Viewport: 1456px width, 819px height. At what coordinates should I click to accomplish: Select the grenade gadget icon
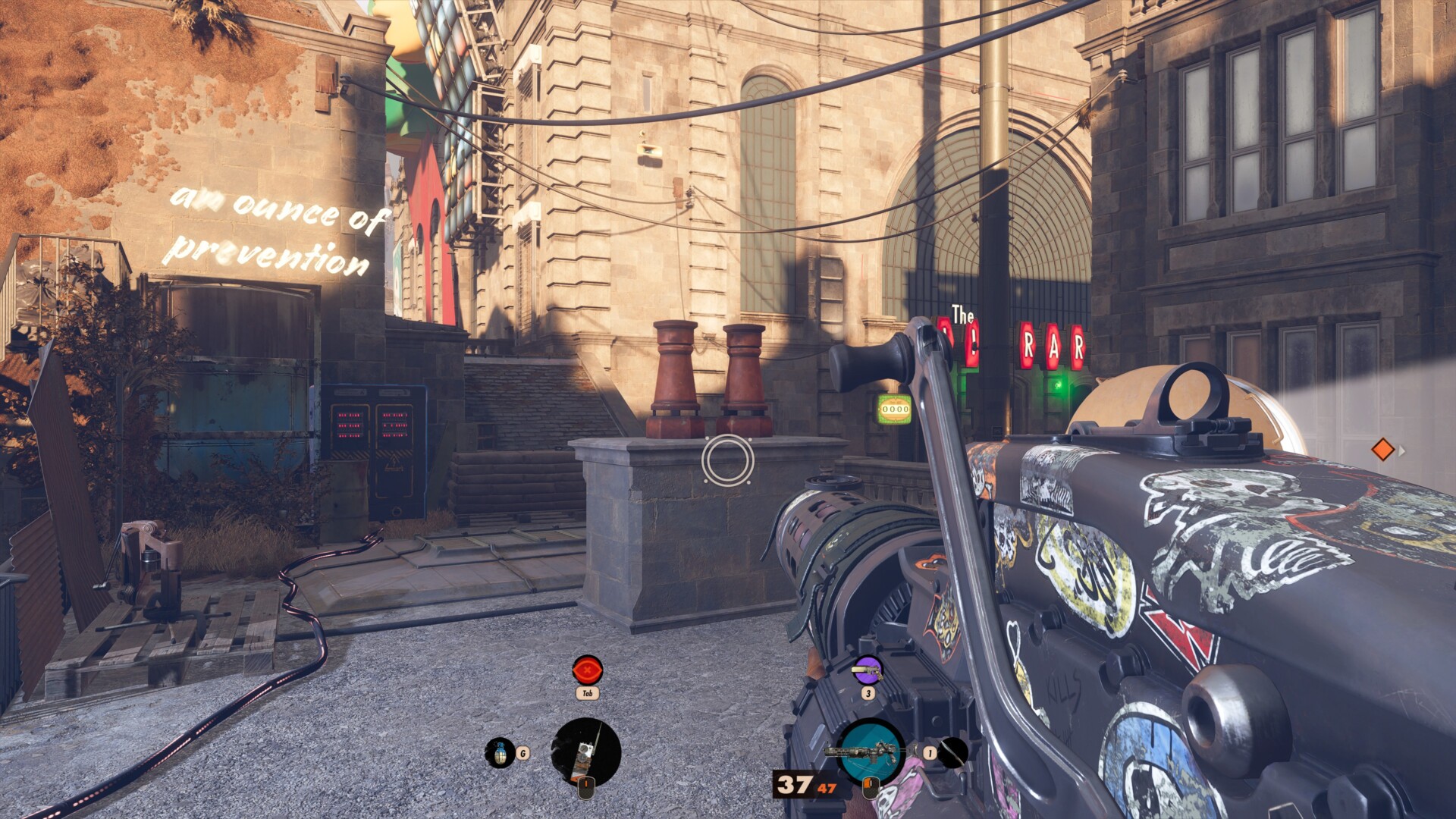(499, 752)
